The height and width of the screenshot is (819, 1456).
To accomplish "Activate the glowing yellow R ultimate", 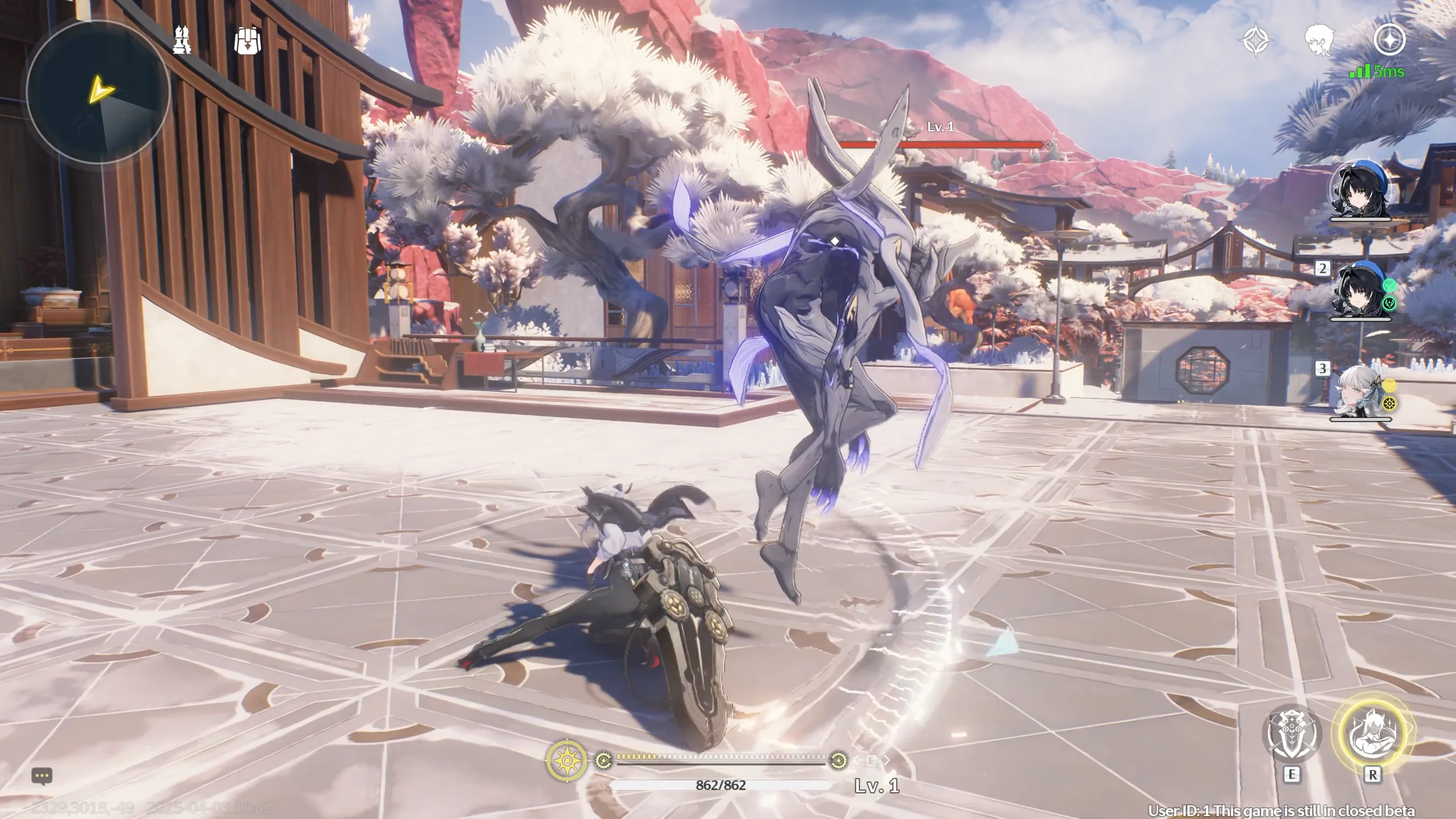I will [1372, 734].
